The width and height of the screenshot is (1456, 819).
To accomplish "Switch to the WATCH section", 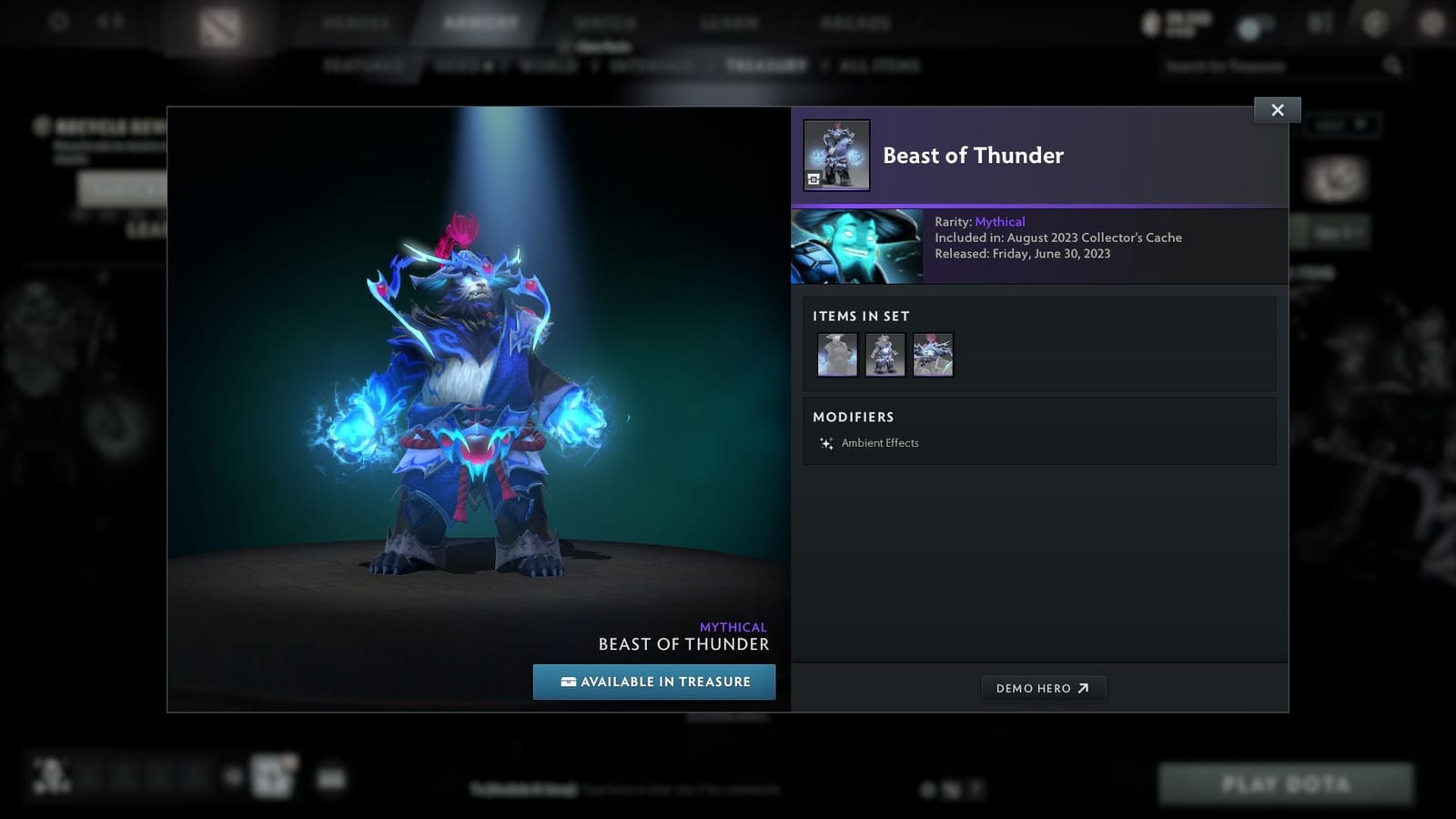I will 604,22.
